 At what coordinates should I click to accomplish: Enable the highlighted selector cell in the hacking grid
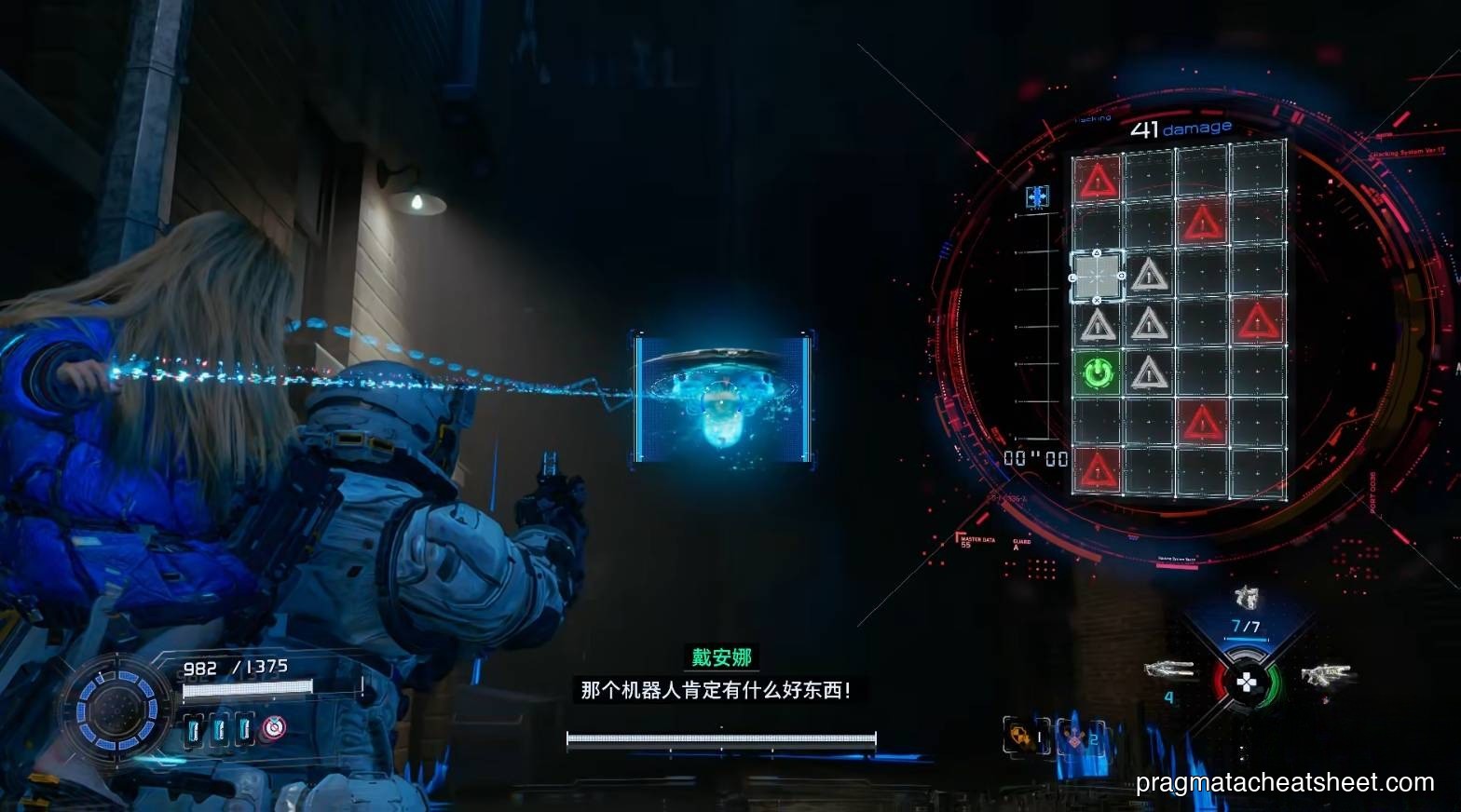tap(1097, 276)
